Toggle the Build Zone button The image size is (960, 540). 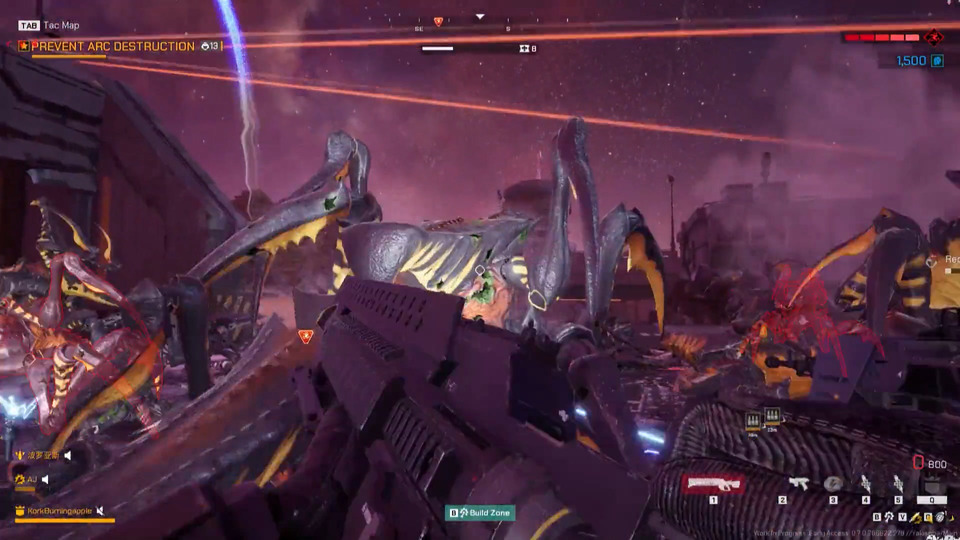480,513
